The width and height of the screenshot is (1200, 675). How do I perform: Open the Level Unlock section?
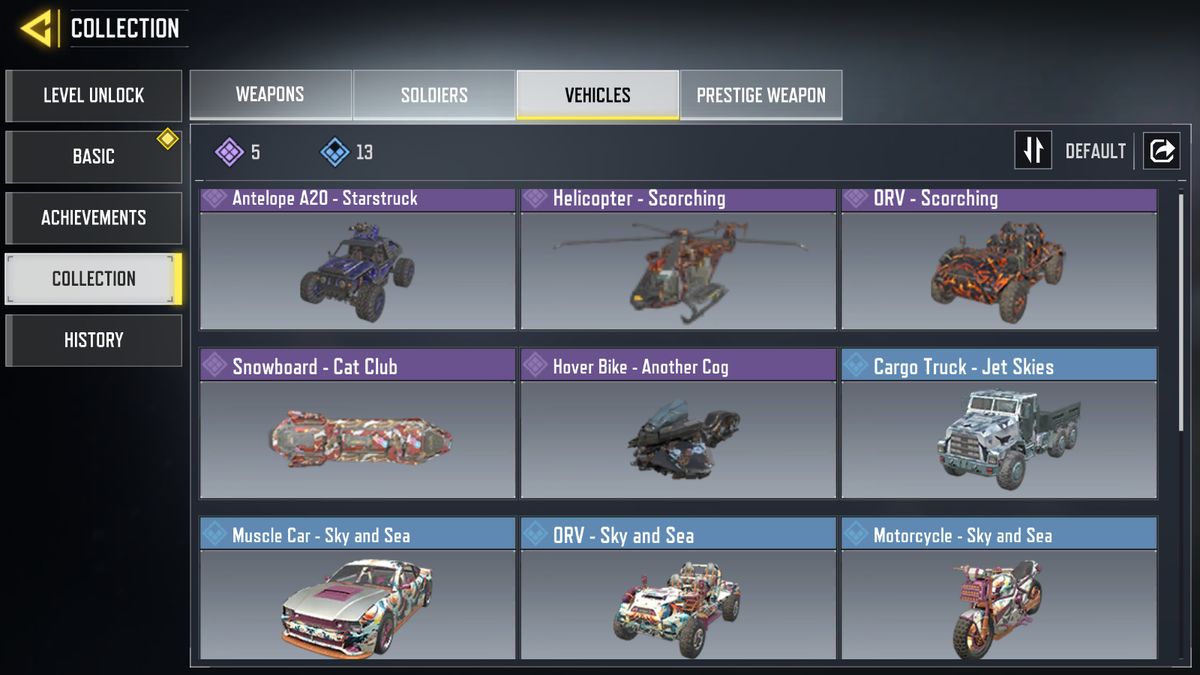tap(93, 96)
